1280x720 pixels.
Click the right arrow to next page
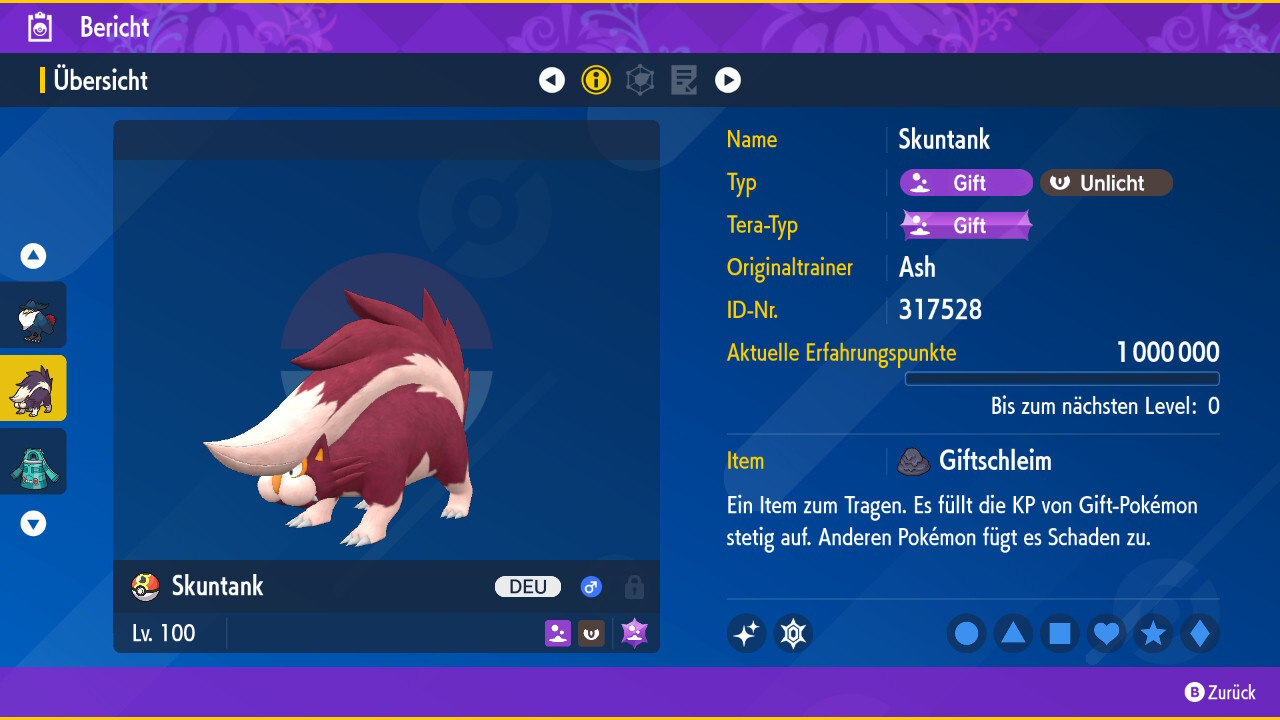tap(728, 80)
